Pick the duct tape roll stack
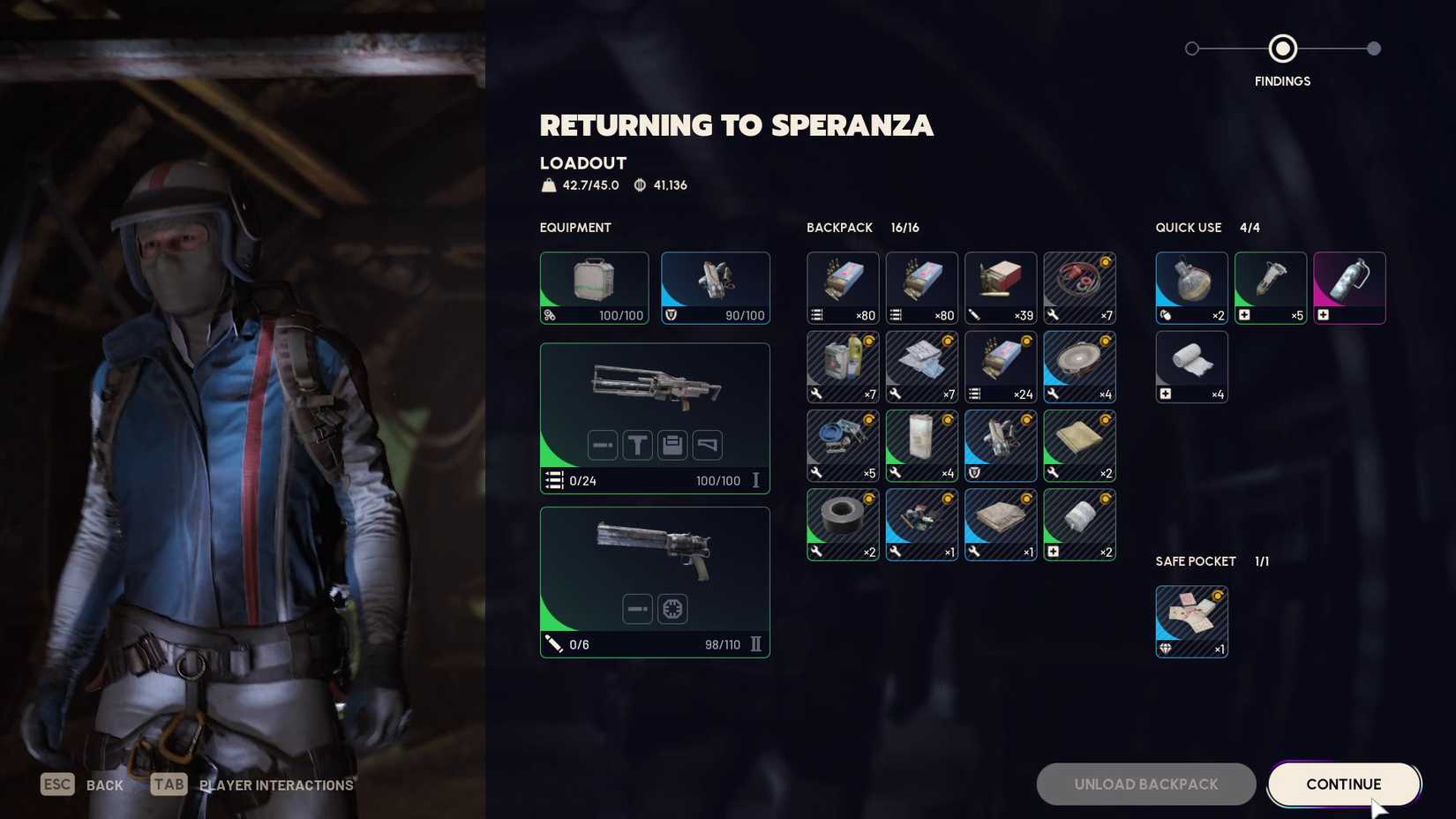The height and width of the screenshot is (819, 1456). tap(842, 524)
